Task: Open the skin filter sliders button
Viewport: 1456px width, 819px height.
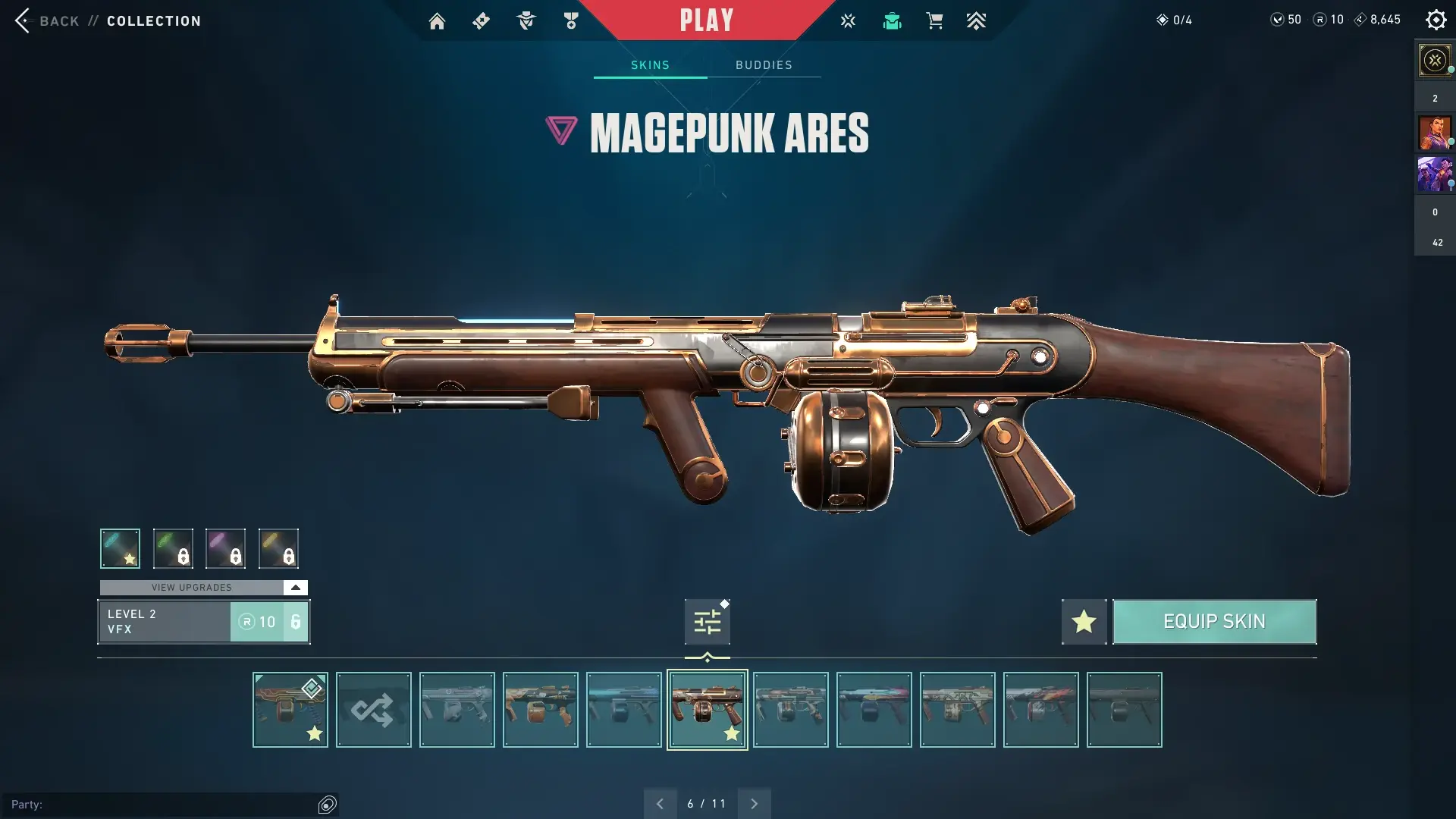Action: [x=707, y=622]
